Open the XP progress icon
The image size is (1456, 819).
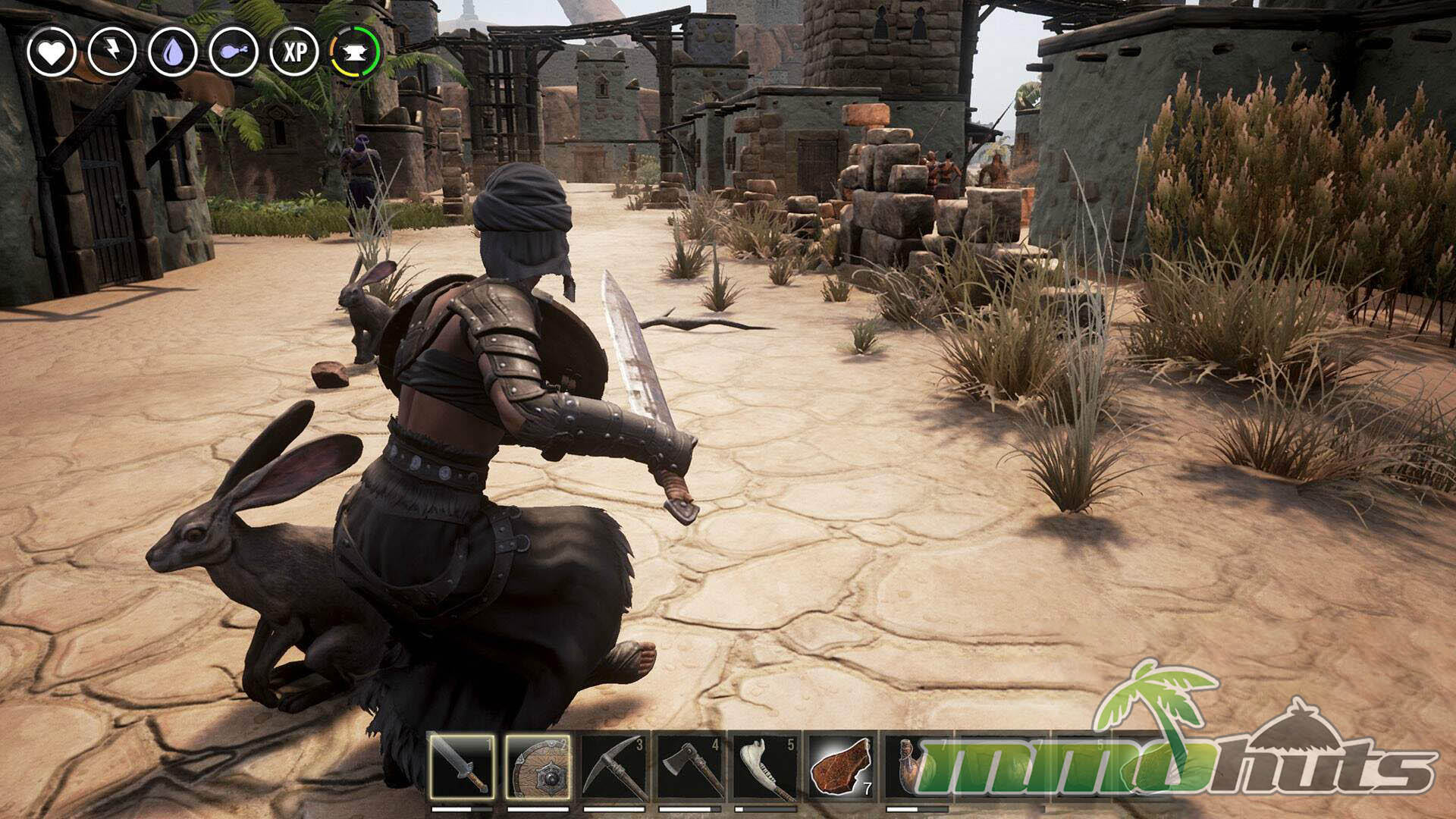(x=294, y=52)
